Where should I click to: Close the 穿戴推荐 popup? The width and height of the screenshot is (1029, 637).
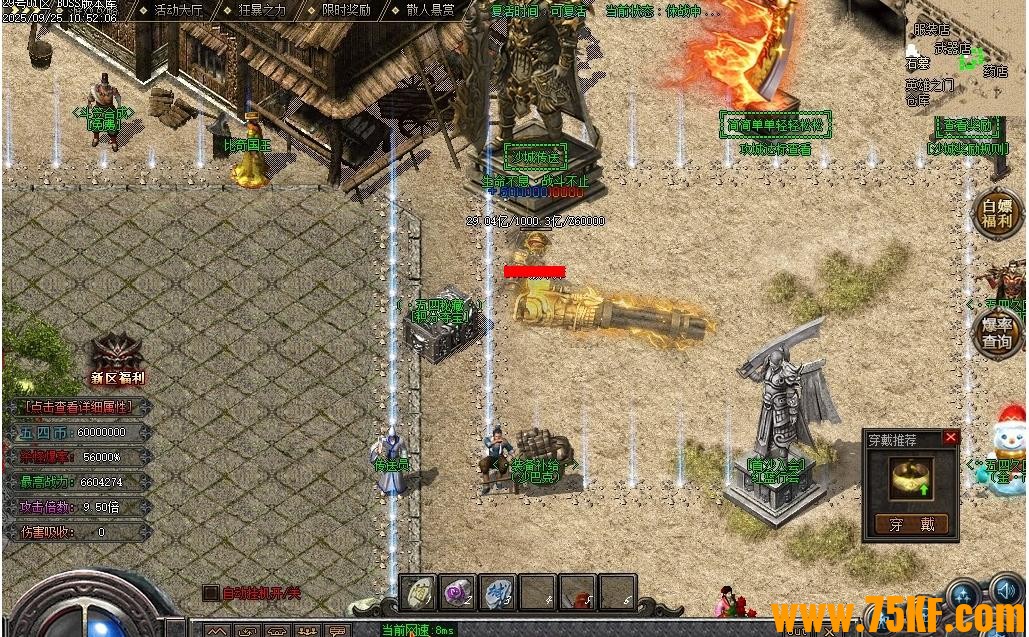coord(950,437)
